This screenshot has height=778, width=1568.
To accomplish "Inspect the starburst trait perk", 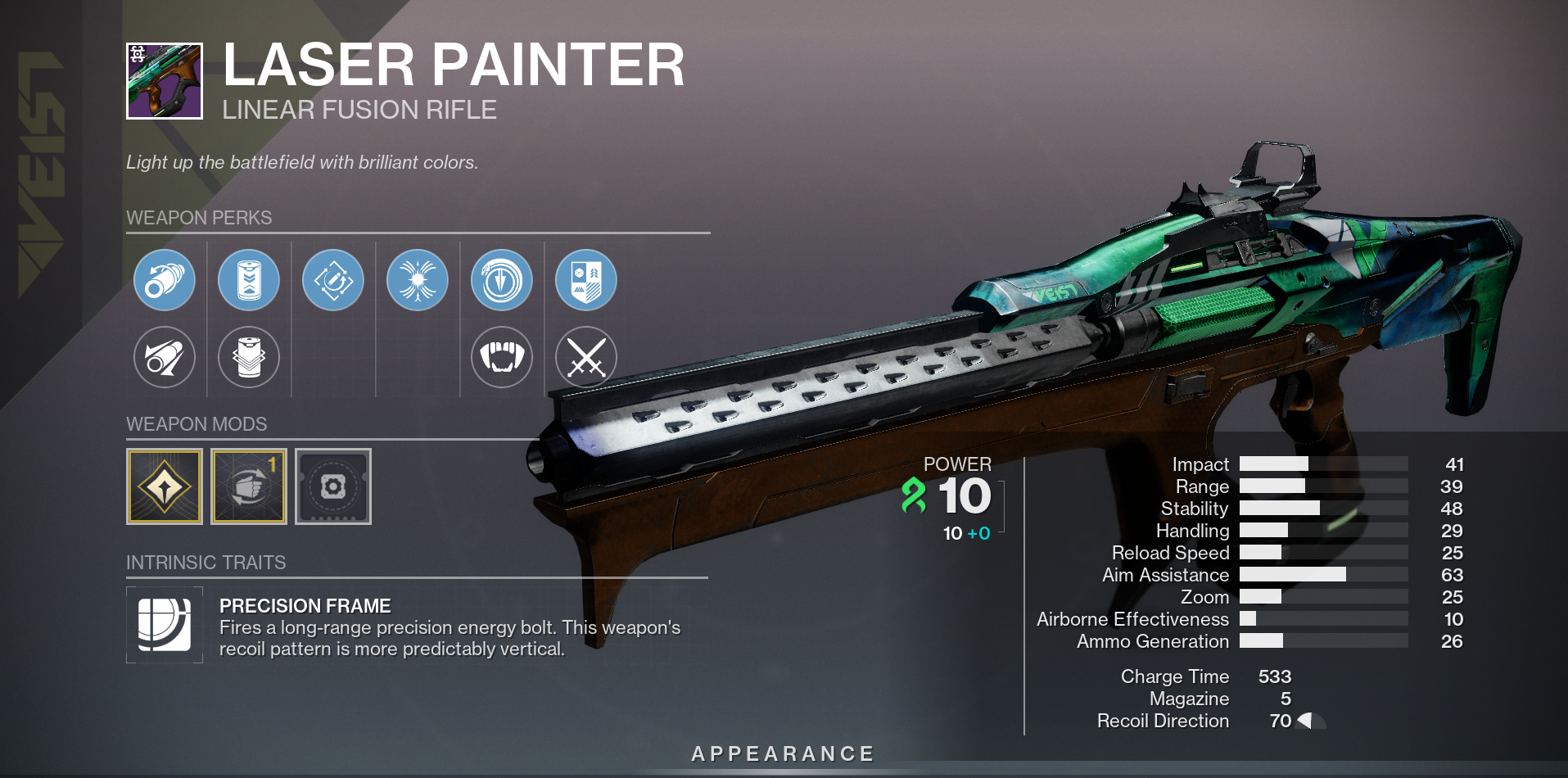I will coord(418,280).
